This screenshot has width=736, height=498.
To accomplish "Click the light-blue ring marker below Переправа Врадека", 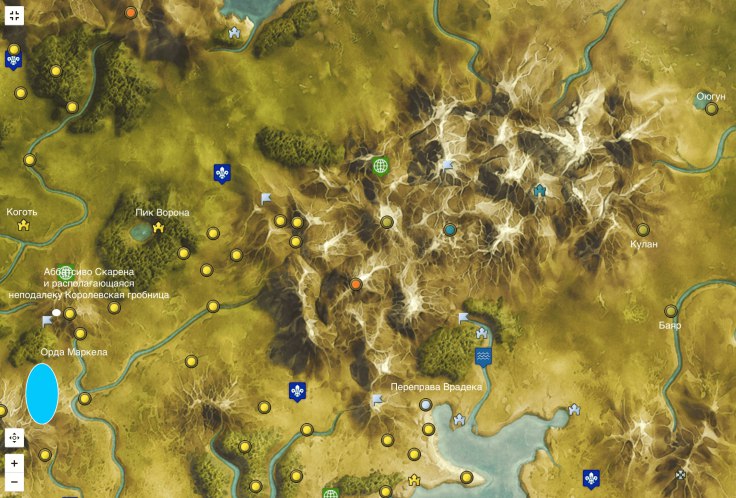I will coord(427,405).
